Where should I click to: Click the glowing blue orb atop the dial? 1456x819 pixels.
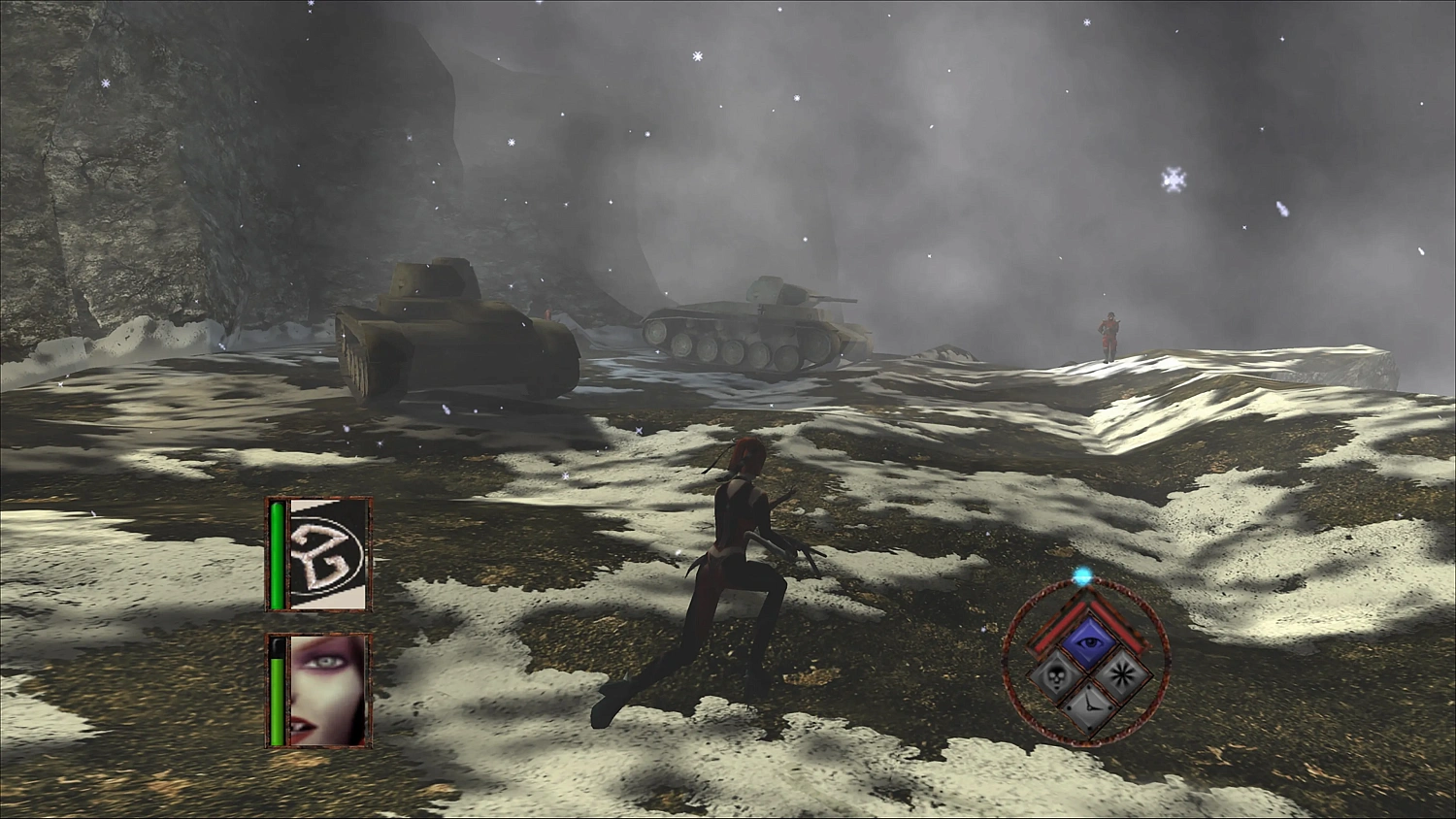(1082, 575)
